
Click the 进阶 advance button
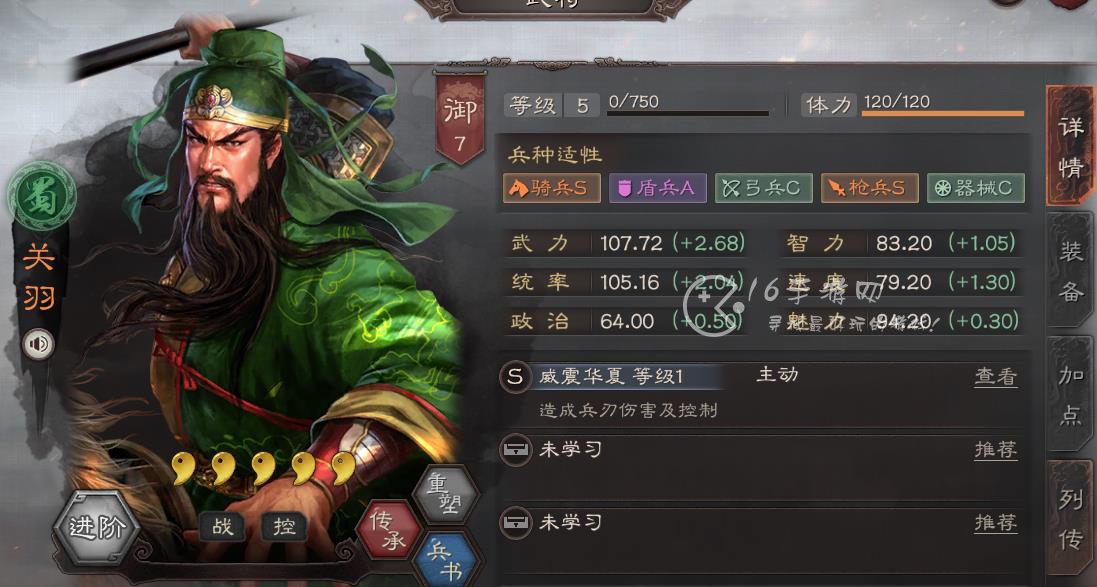[96, 526]
